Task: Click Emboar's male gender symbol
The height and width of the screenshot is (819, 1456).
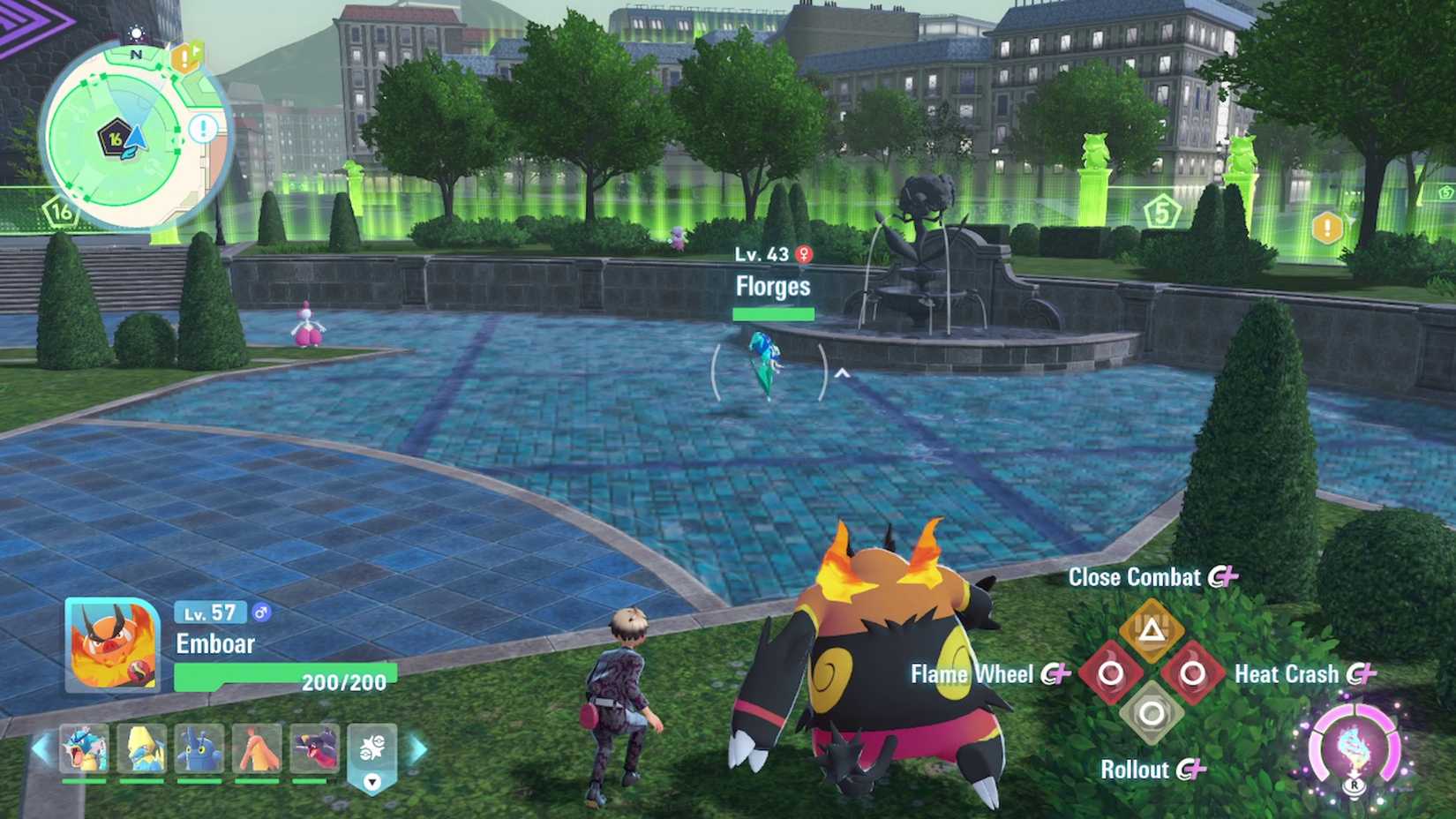Action: pyautogui.click(x=261, y=612)
